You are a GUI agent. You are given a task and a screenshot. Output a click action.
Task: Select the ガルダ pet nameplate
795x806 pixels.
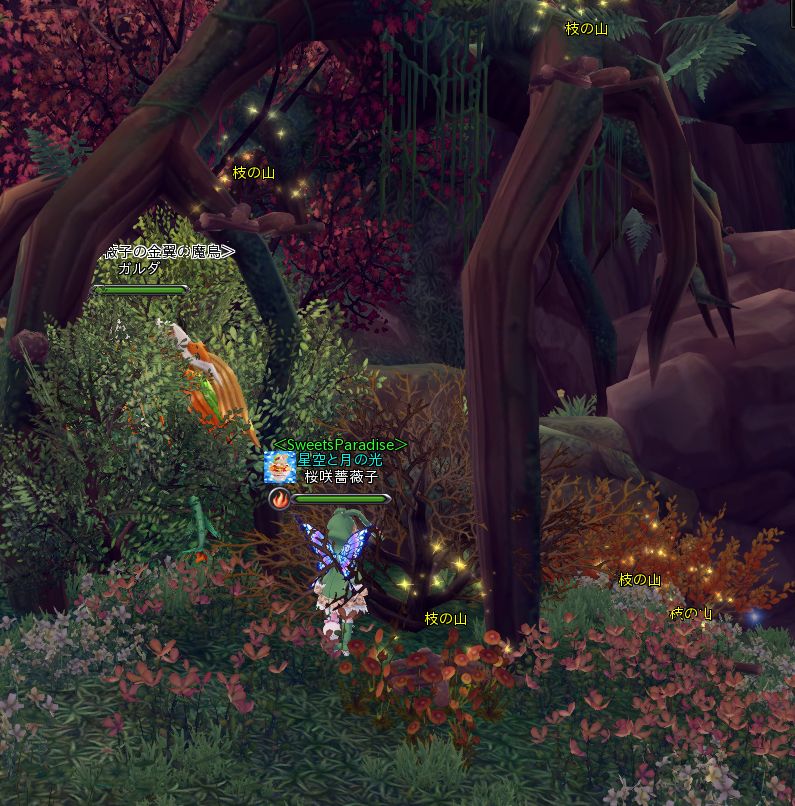pos(138,269)
